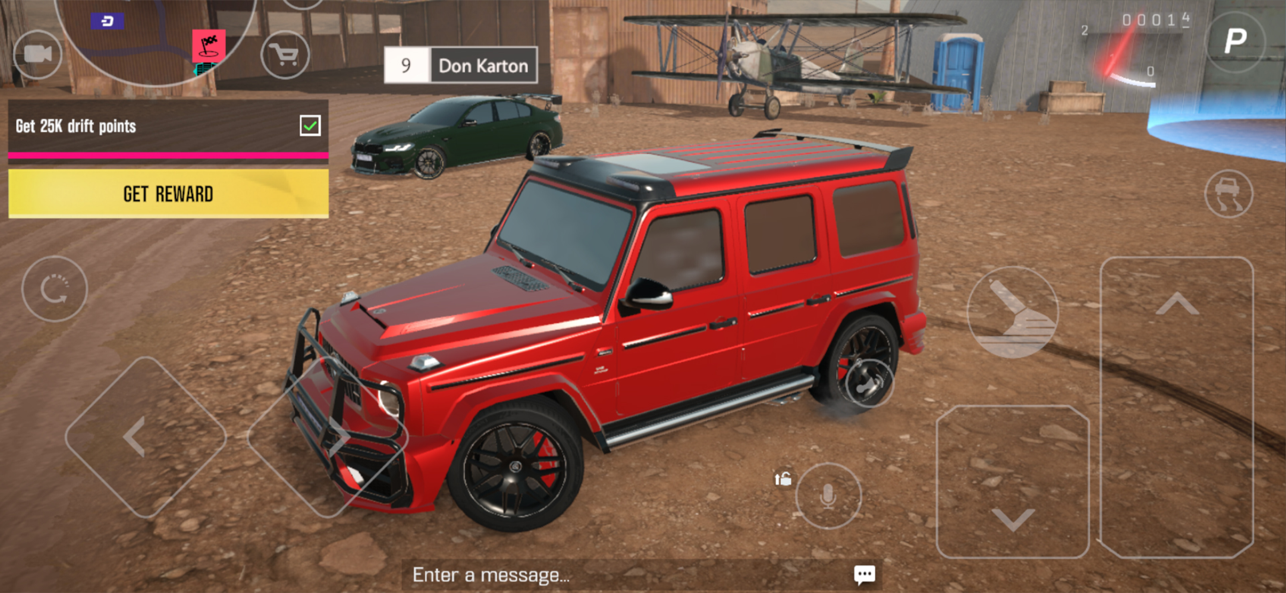The height and width of the screenshot is (593, 1286).
Task: Select the pink flag marker on minimap
Action: click(x=209, y=45)
